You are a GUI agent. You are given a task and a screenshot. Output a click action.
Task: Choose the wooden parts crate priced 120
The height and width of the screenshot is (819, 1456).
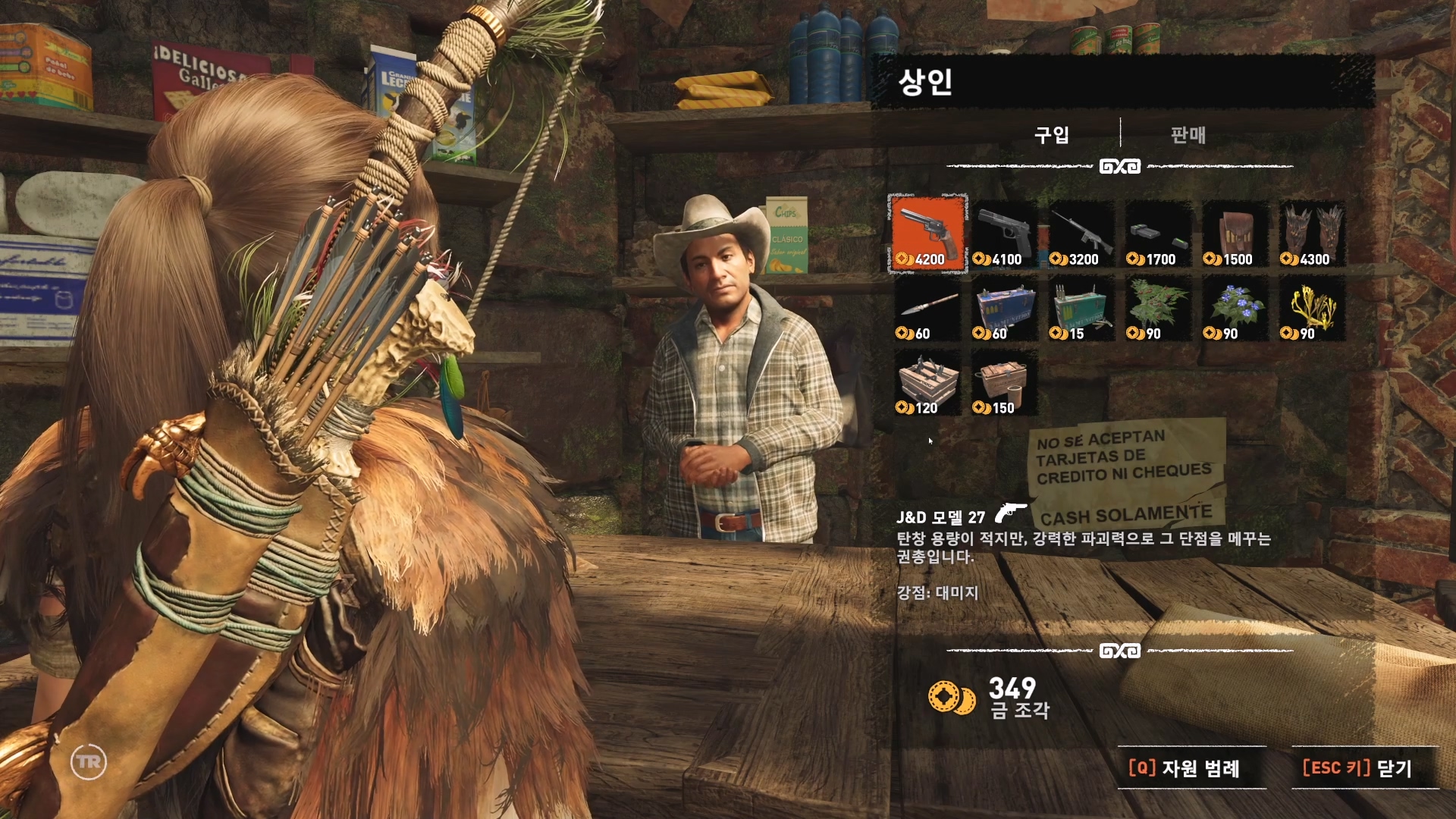pyautogui.click(x=927, y=383)
